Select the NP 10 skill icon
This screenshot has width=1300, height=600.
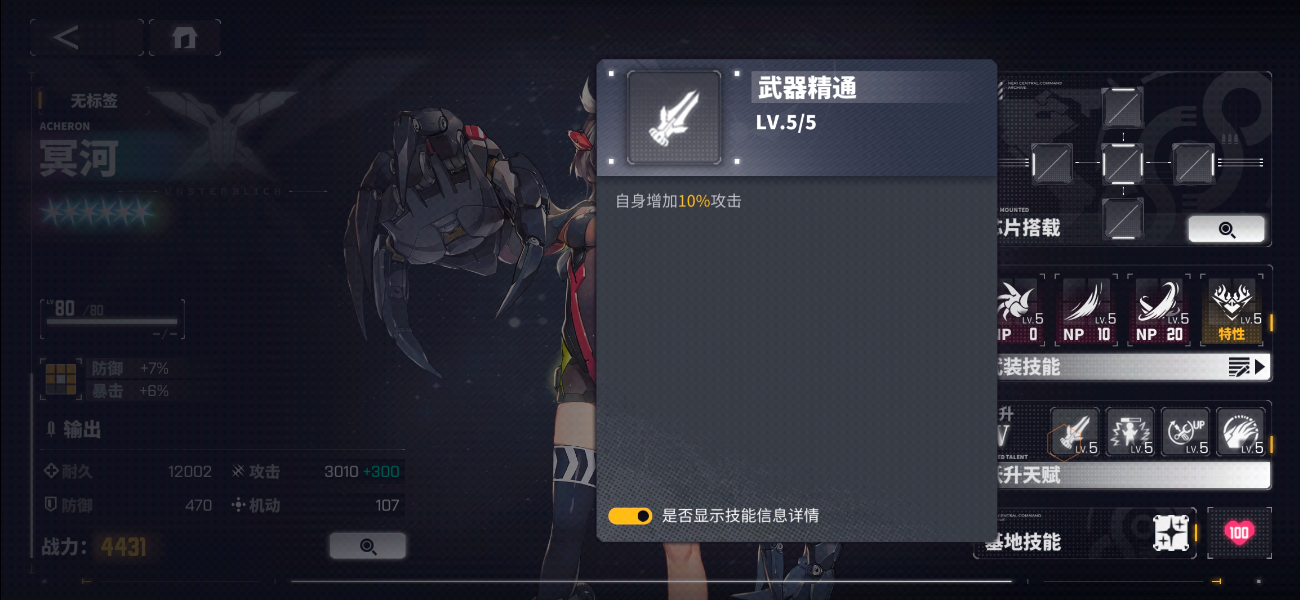point(1087,310)
